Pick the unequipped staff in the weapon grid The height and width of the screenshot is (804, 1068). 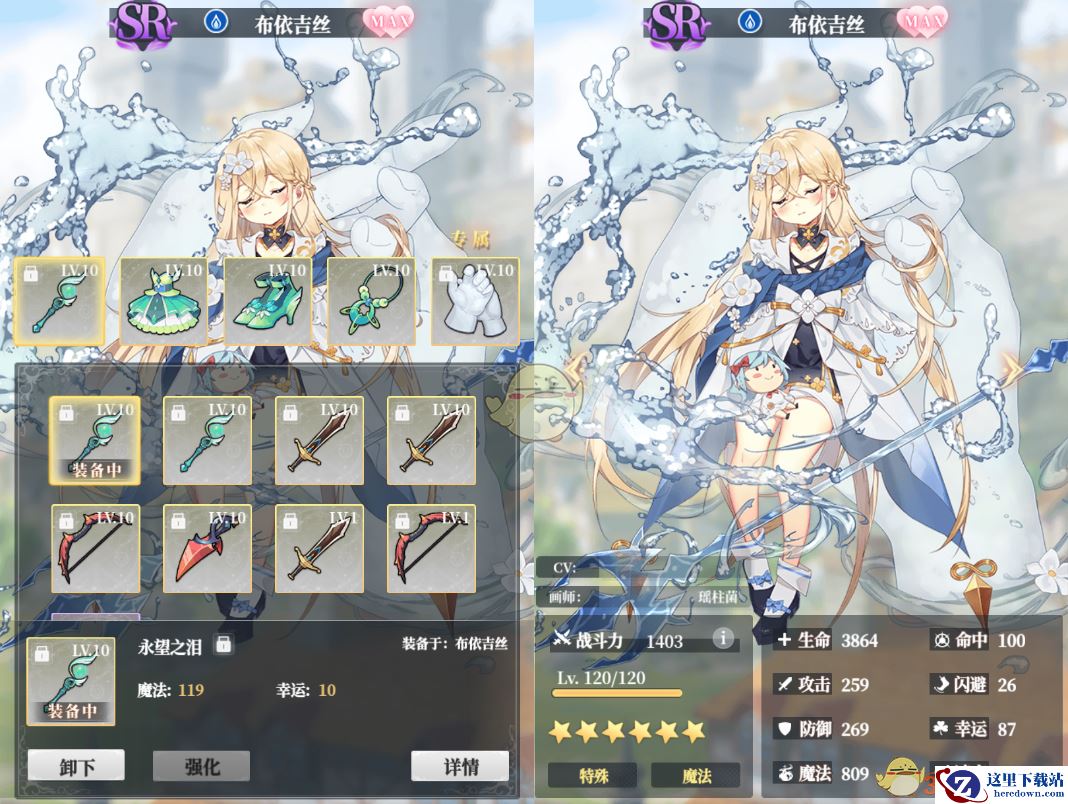pos(207,440)
